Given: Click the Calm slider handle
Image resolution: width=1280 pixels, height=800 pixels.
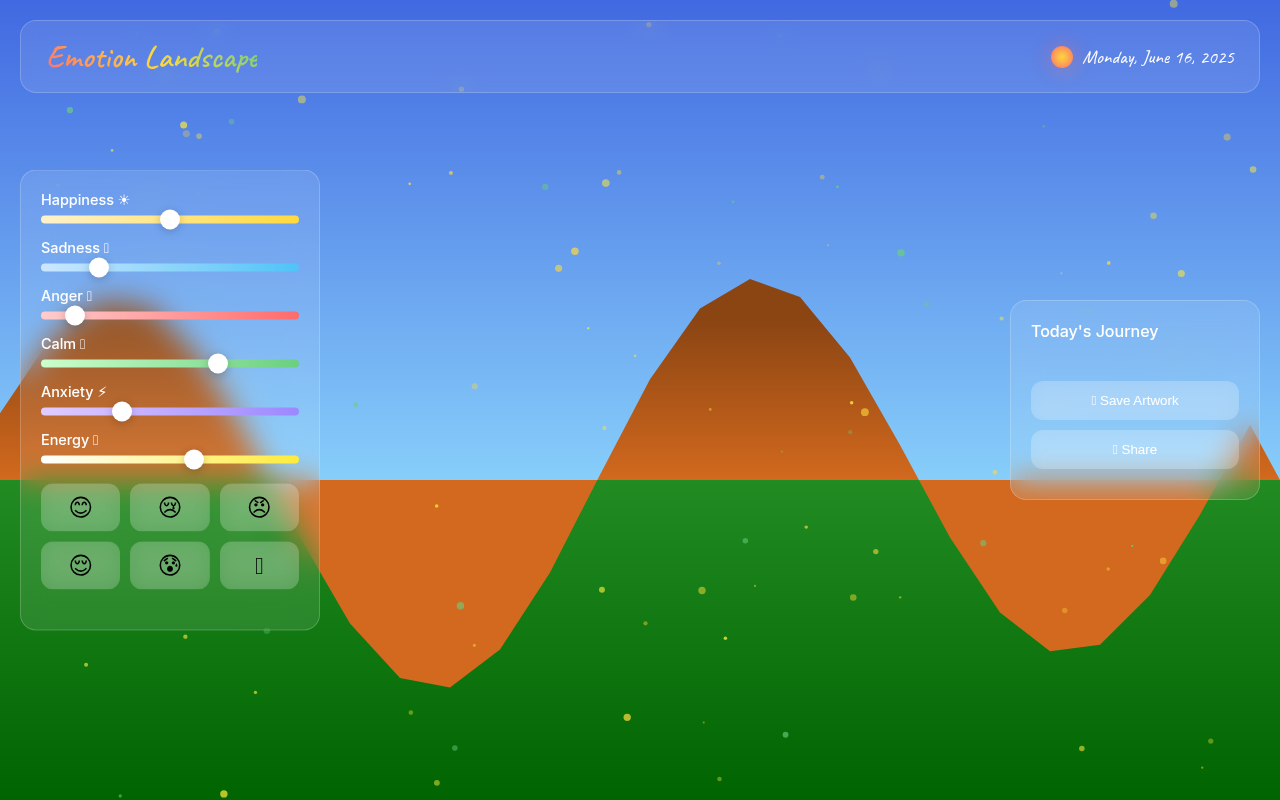Looking at the screenshot, I should 218,363.
